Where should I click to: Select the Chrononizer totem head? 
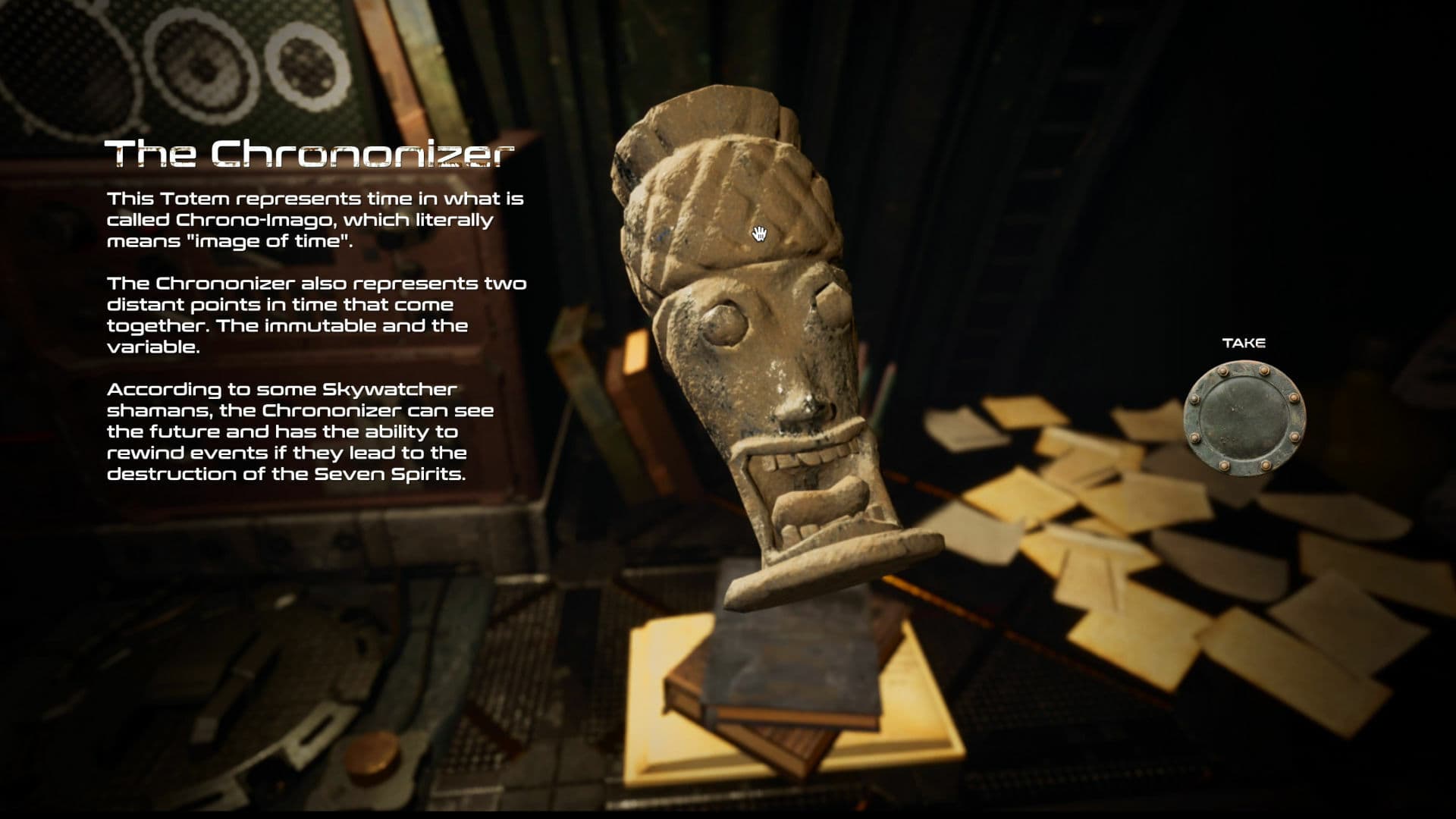[758, 341]
